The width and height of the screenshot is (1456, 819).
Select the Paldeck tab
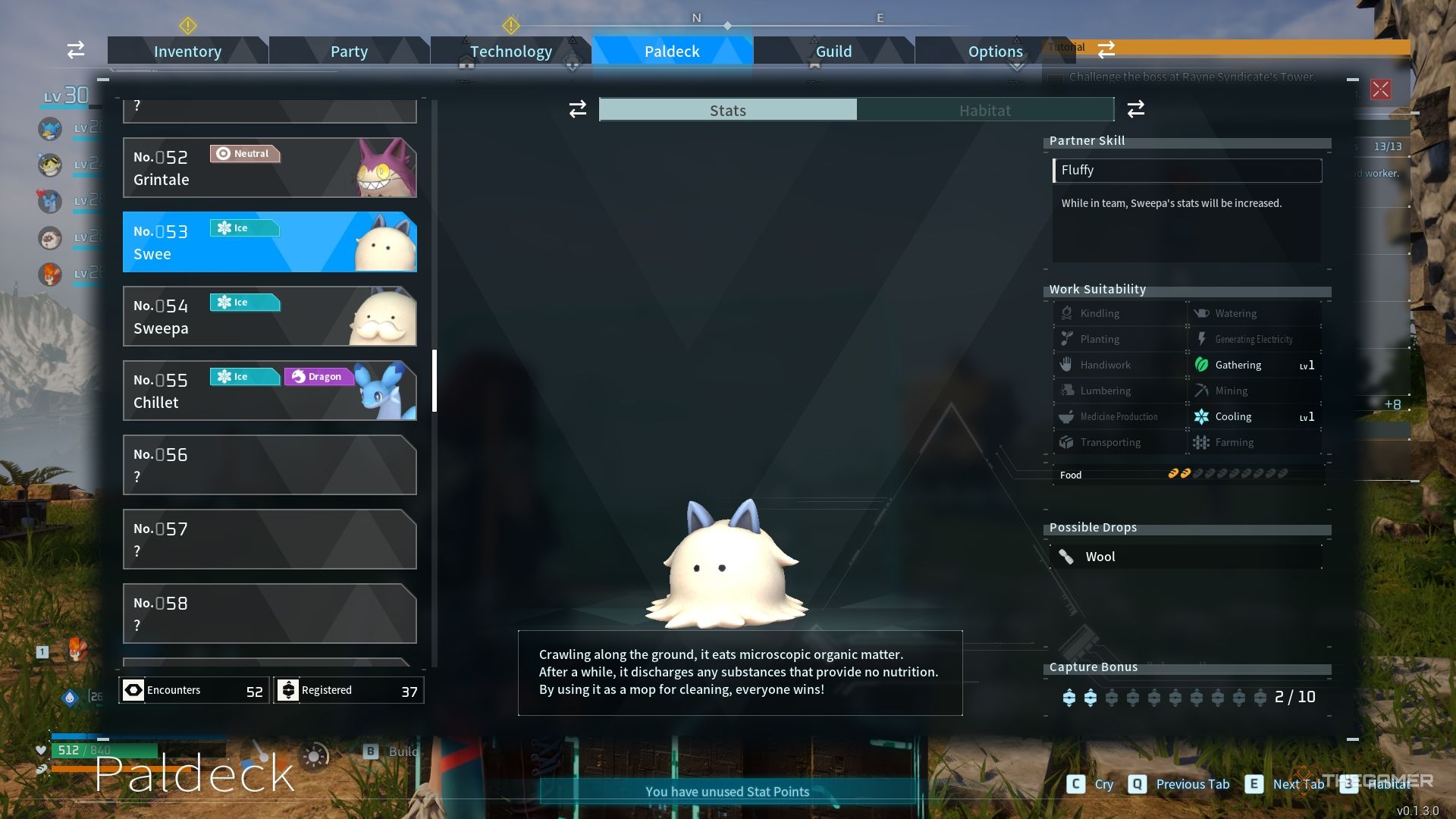point(672,51)
